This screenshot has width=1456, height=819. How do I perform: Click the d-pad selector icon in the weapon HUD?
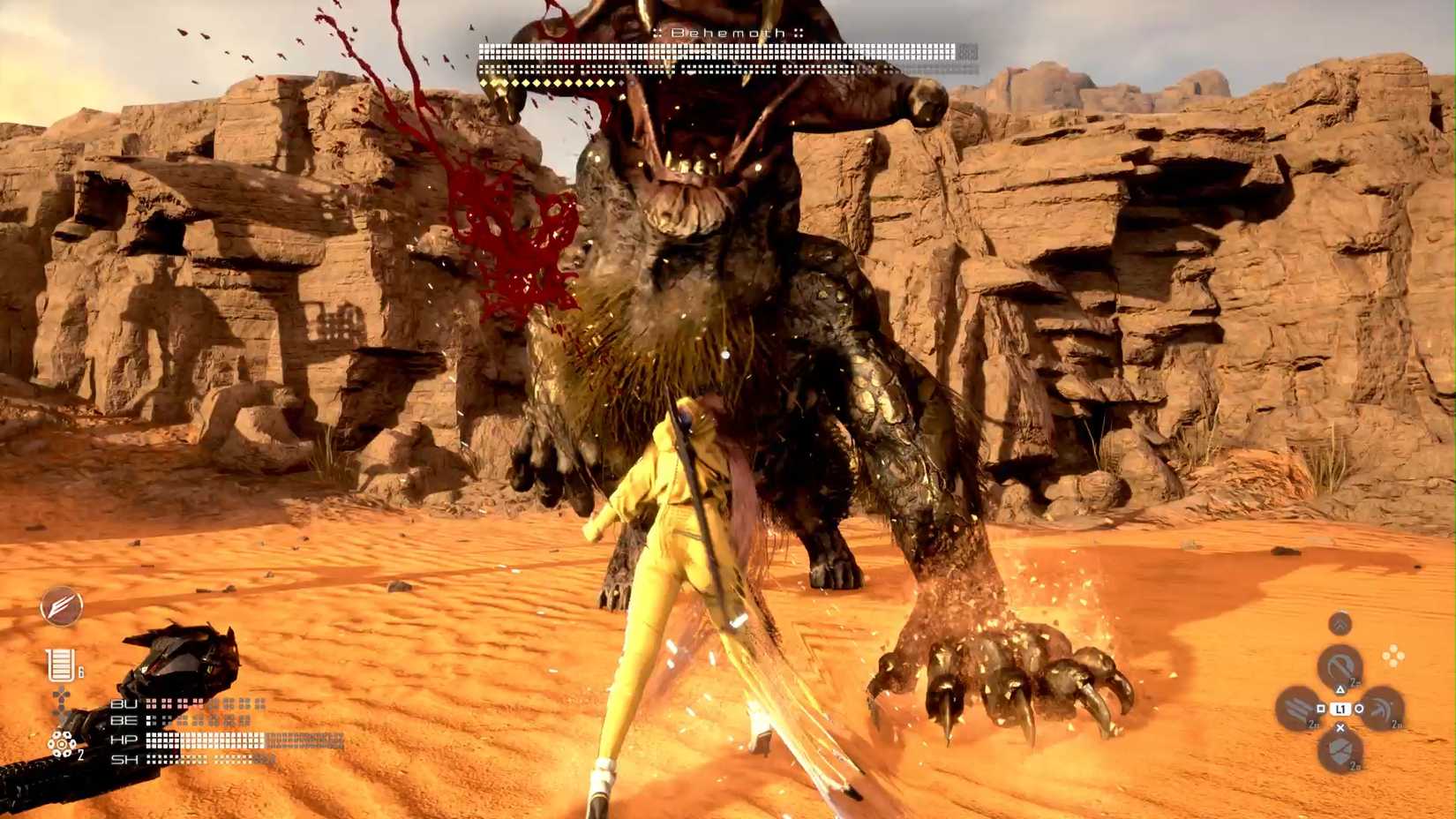tap(61, 695)
